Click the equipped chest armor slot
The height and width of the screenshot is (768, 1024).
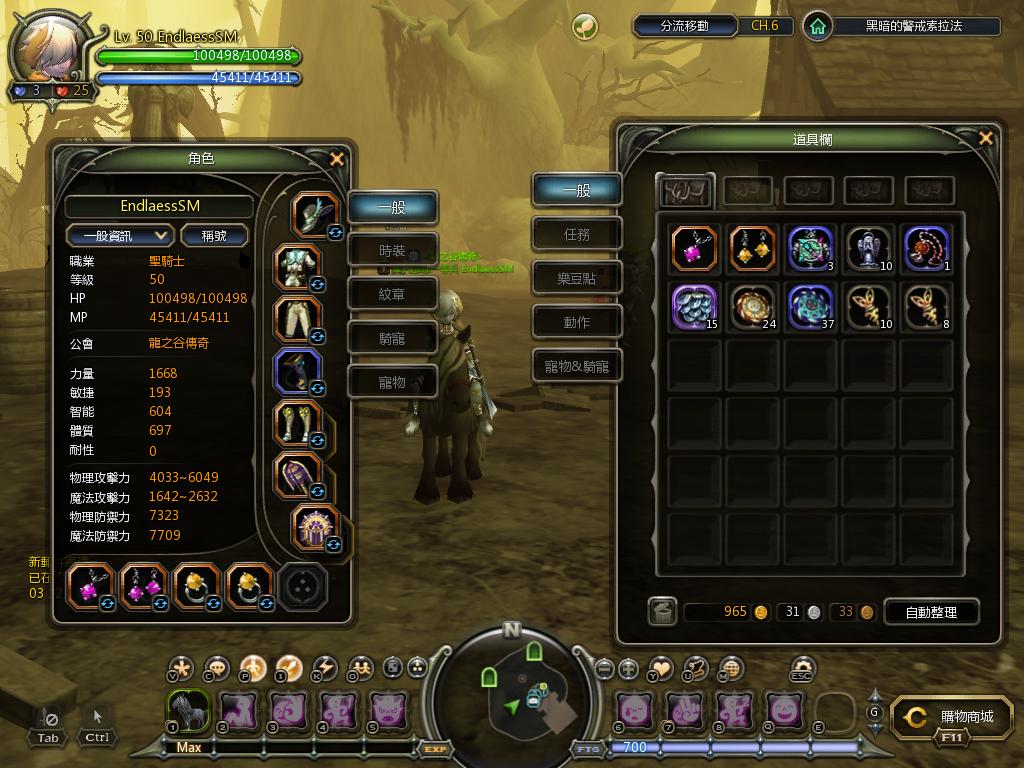(x=297, y=267)
